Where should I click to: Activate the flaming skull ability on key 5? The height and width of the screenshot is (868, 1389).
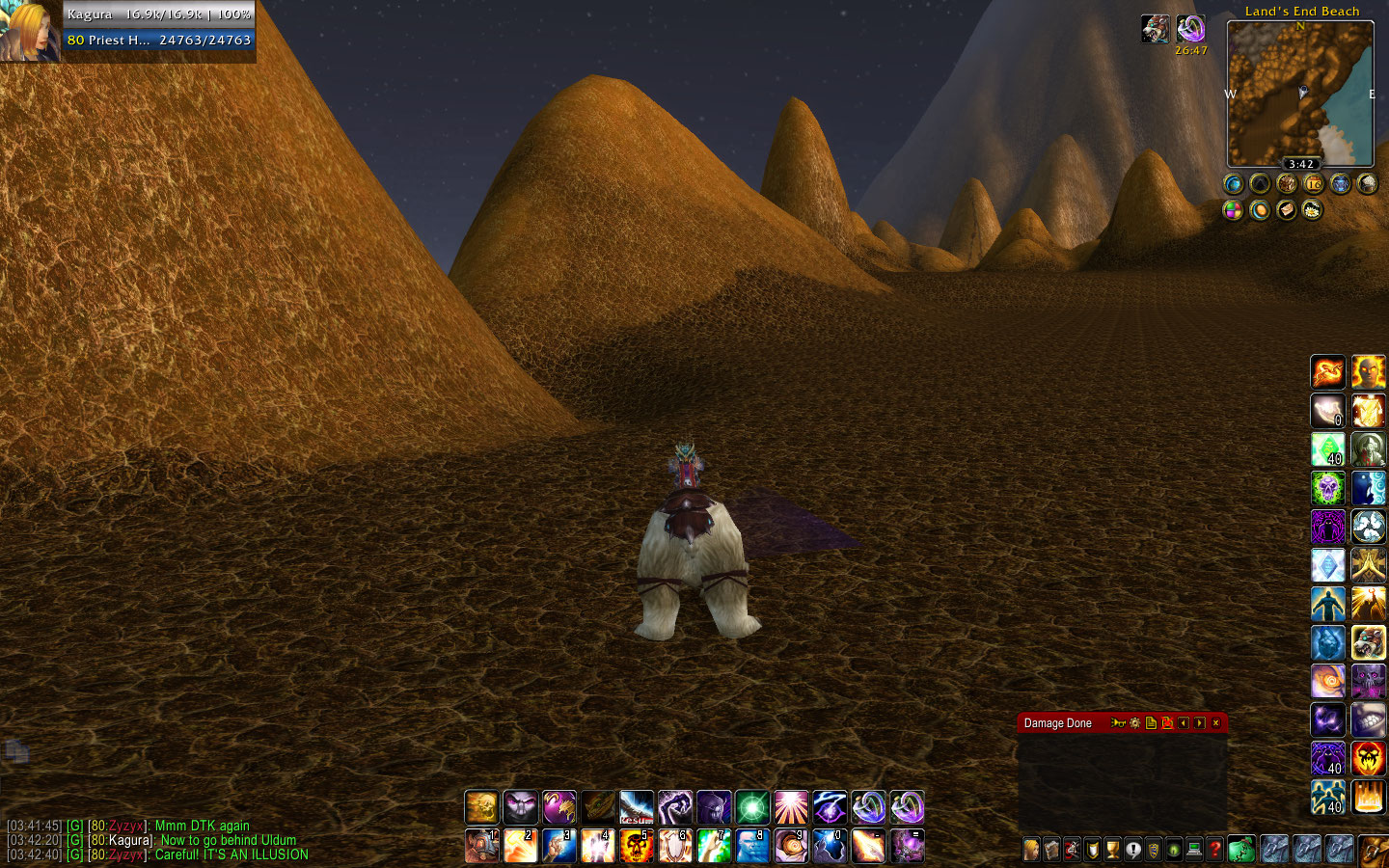tap(637, 847)
